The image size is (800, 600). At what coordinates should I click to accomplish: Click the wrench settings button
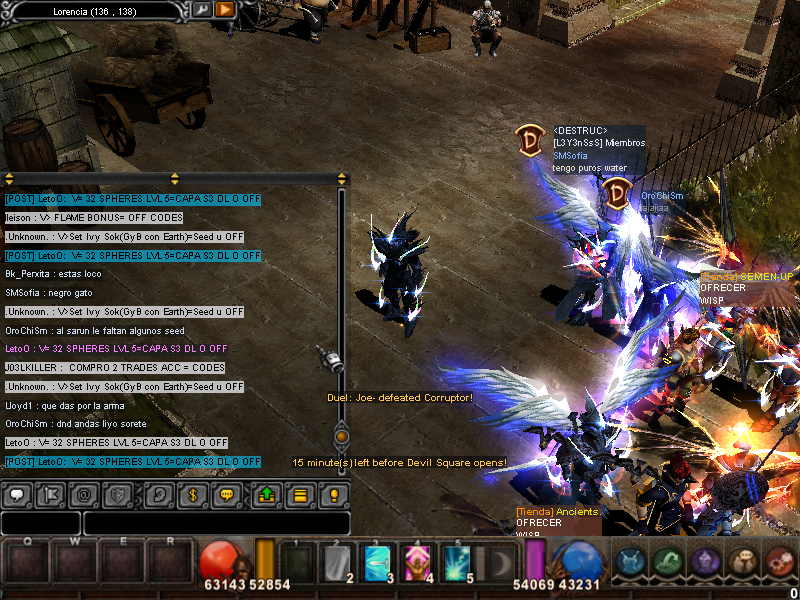(202, 9)
